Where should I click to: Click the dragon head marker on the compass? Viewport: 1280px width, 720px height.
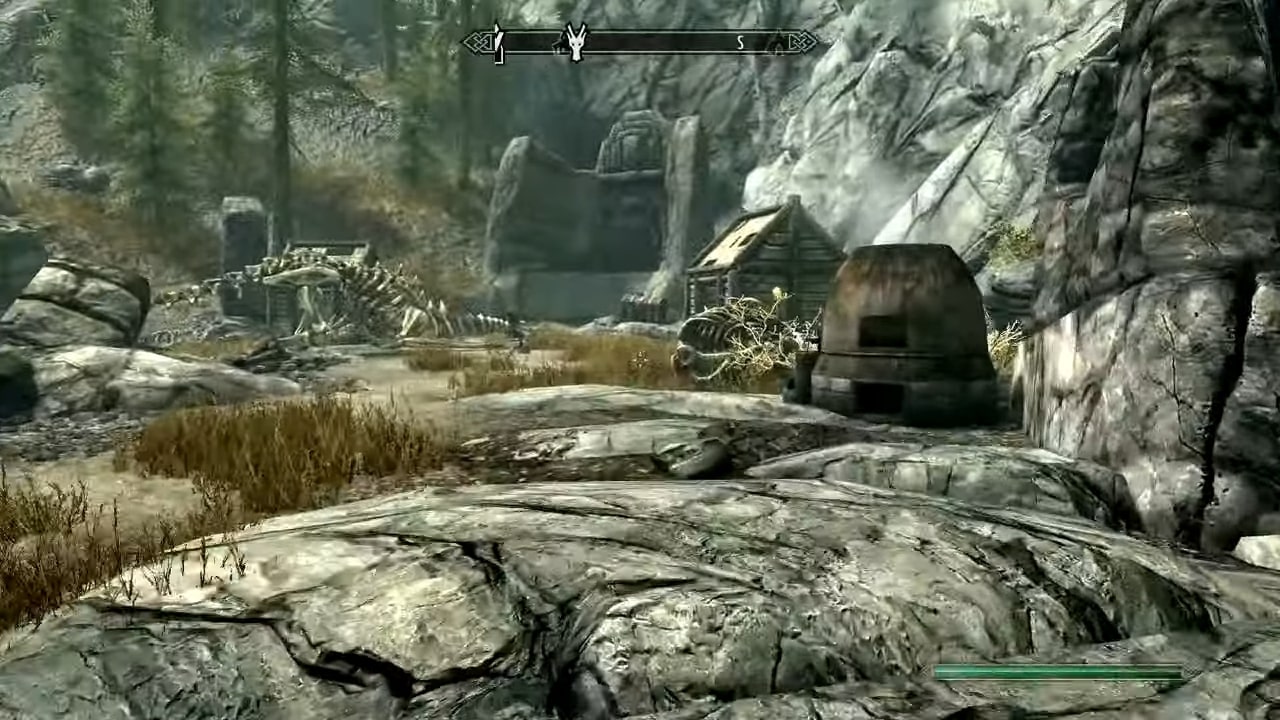coord(576,45)
